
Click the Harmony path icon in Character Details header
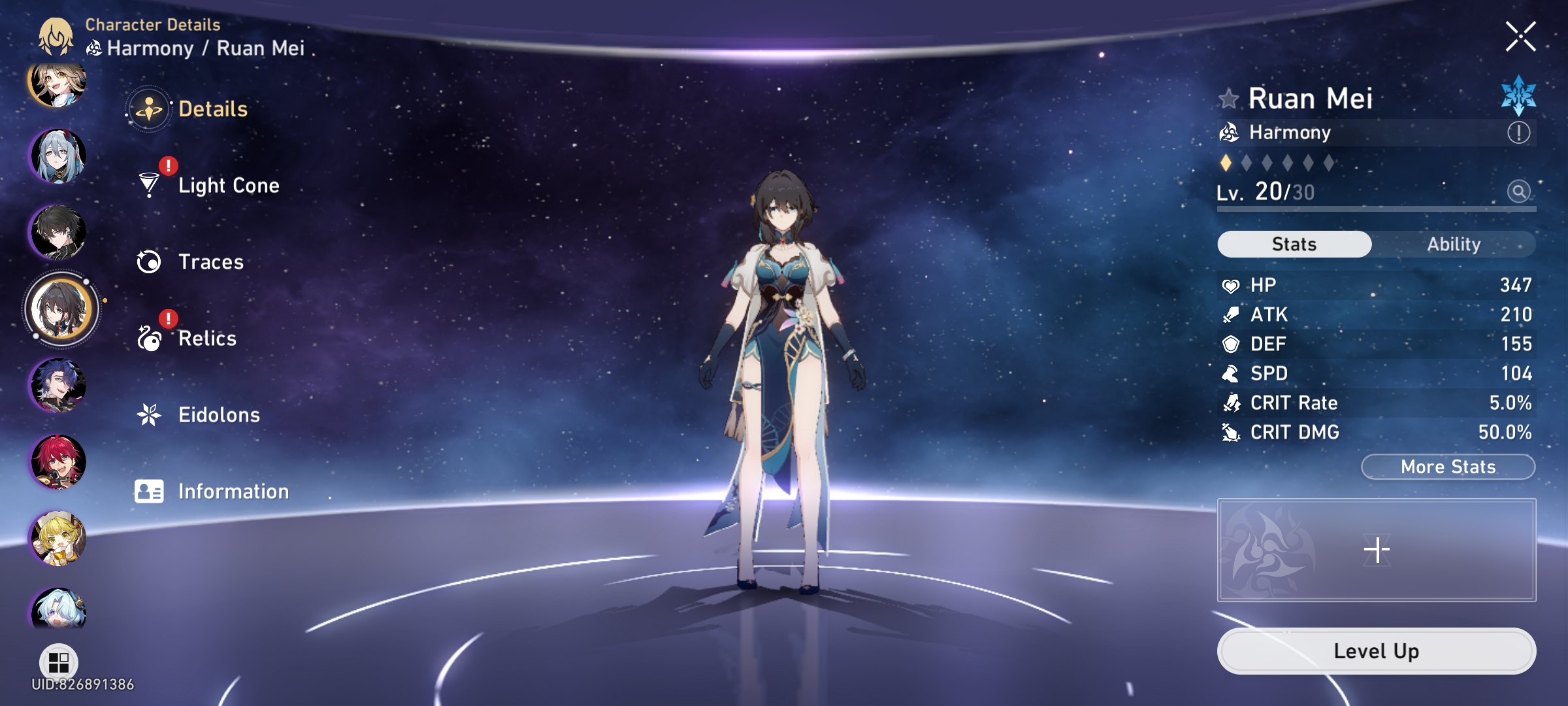93,48
